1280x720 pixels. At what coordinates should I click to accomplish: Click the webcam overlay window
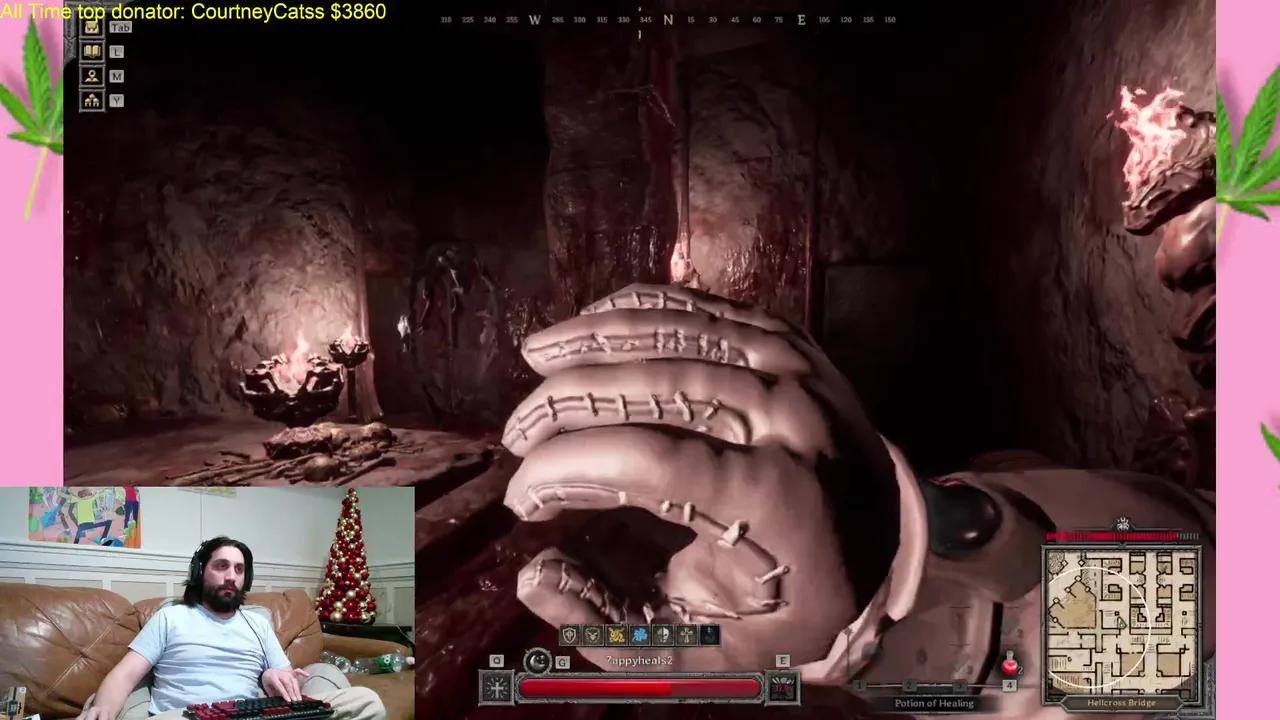[207, 600]
